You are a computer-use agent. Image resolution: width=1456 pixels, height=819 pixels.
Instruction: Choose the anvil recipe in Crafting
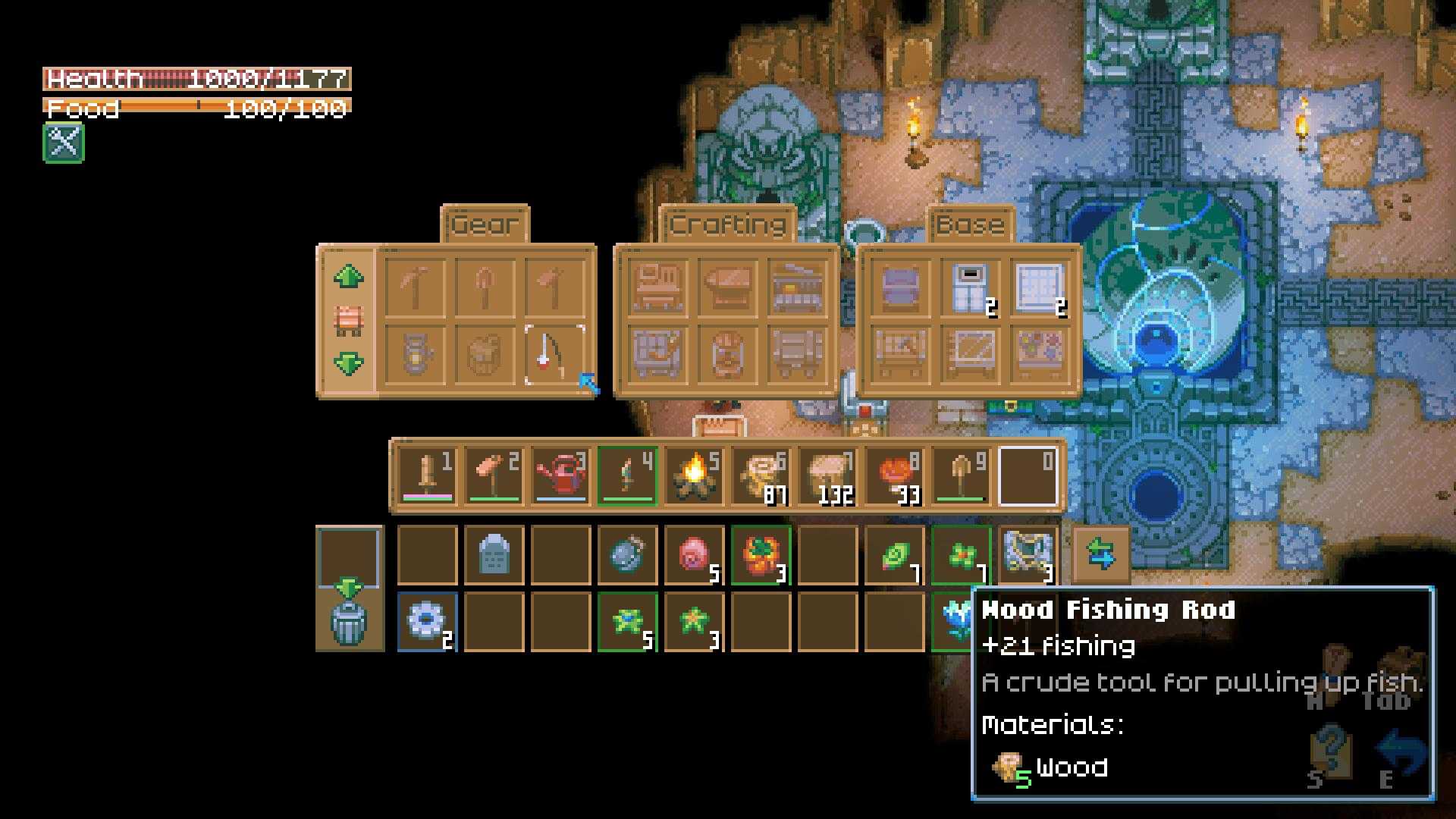(726, 287)
